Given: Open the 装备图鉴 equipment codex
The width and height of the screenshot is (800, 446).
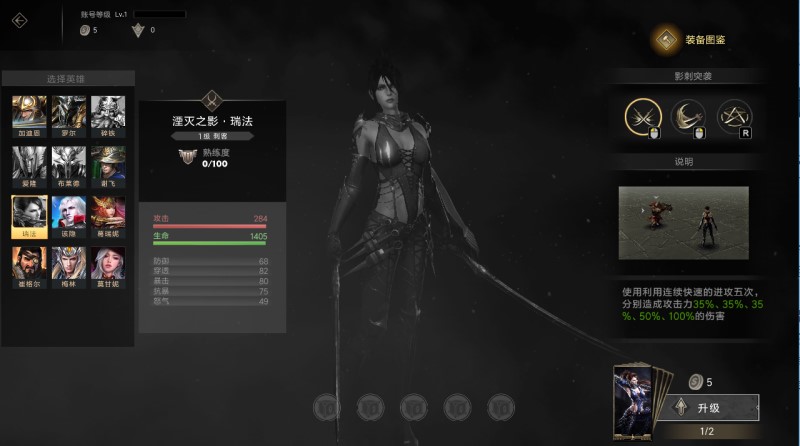Looking at the screenshot, I should point(691,40).
